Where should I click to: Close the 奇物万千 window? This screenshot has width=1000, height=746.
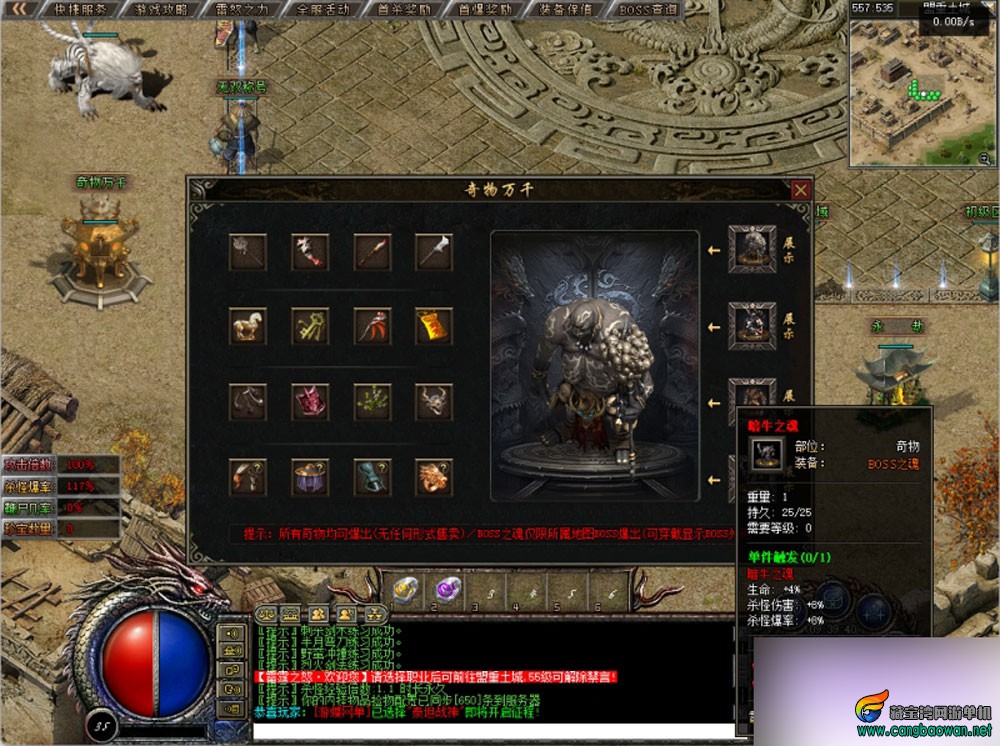point(800,190)
